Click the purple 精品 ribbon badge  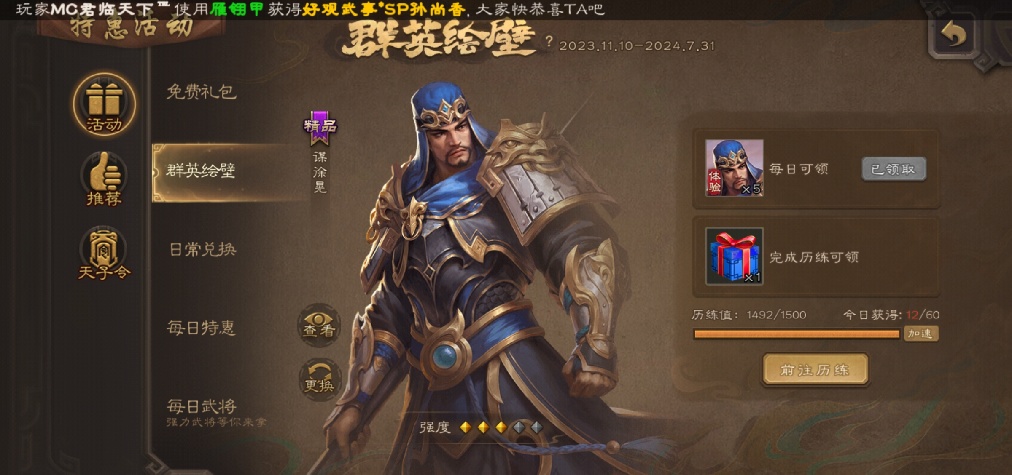(320, 128)
